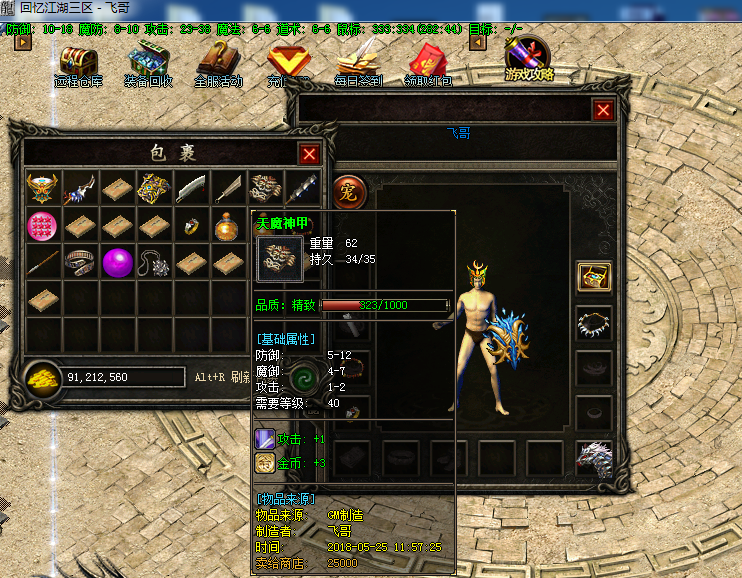Claim the 领取红包 red envelope
Viewport: 742px width, 578px height.
pyautogui.click(x=427, y=65)
